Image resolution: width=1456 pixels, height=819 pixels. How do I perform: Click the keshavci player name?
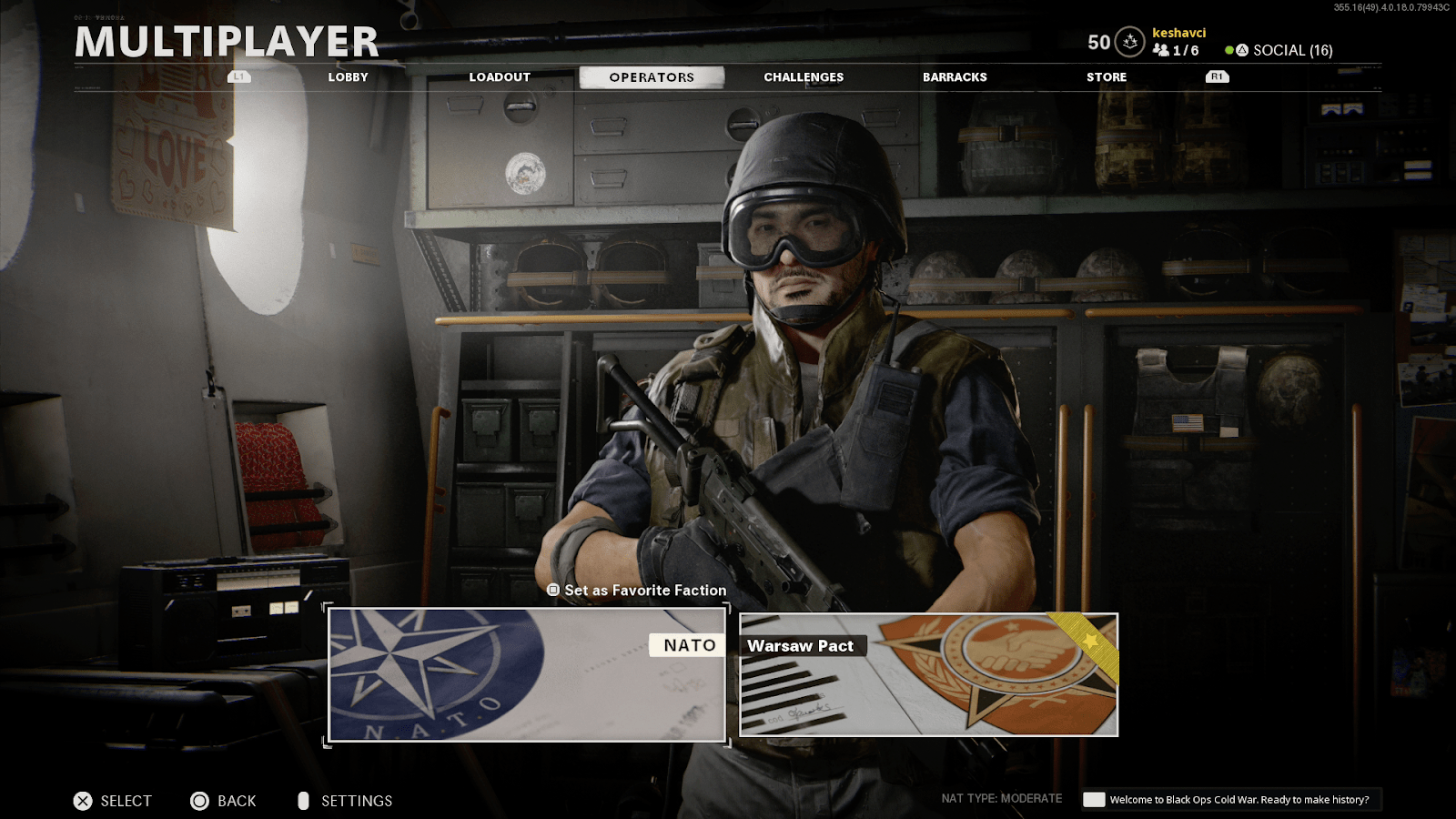tap(1181, 33)
